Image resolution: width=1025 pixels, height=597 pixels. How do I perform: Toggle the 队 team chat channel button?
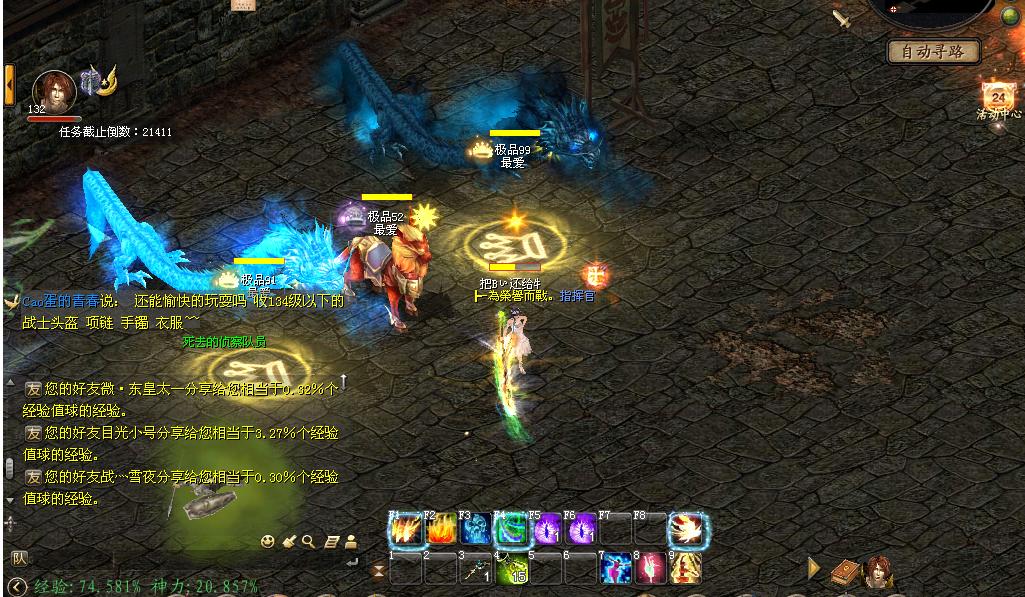18,558
